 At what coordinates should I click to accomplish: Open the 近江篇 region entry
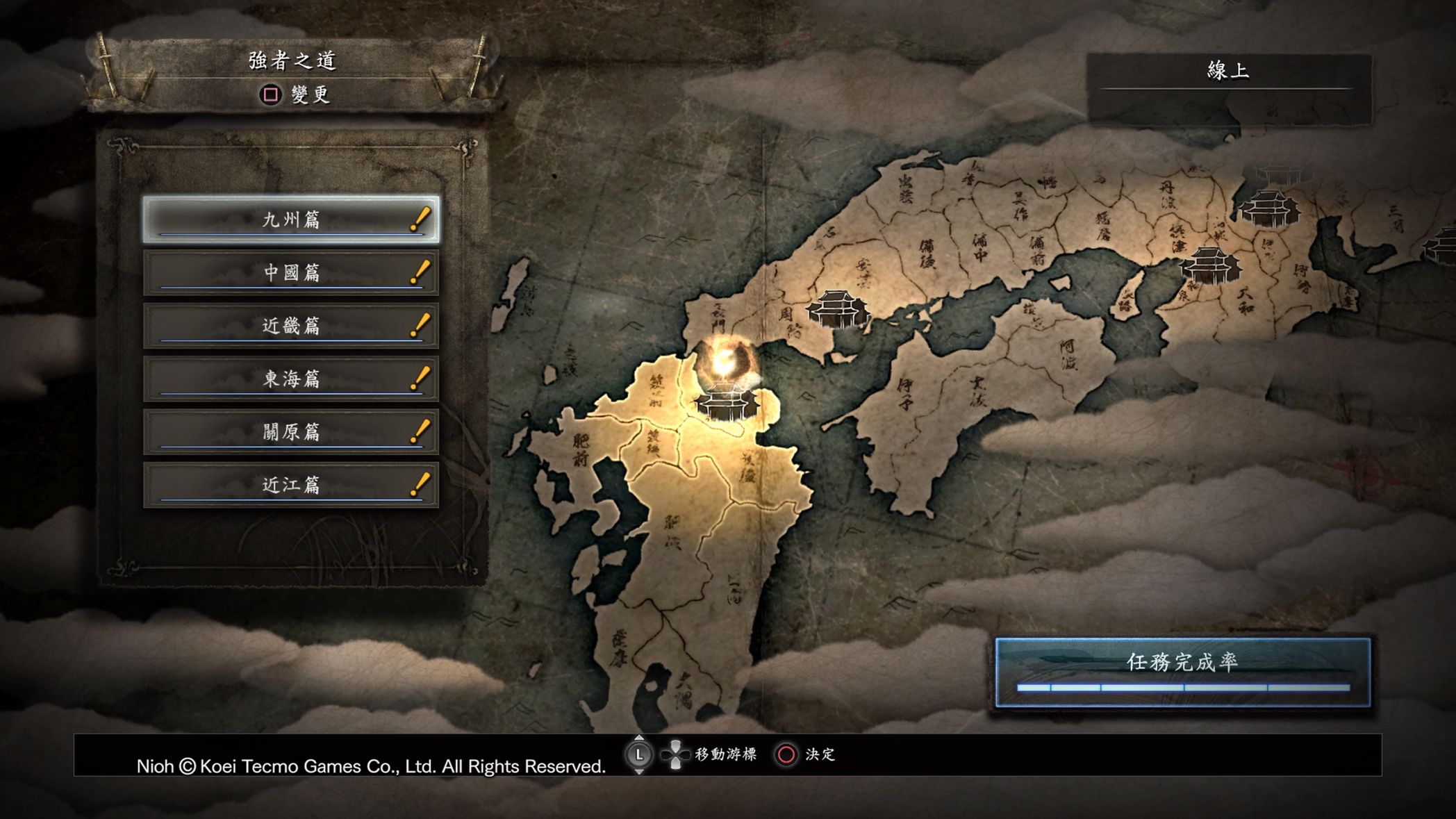291,485
